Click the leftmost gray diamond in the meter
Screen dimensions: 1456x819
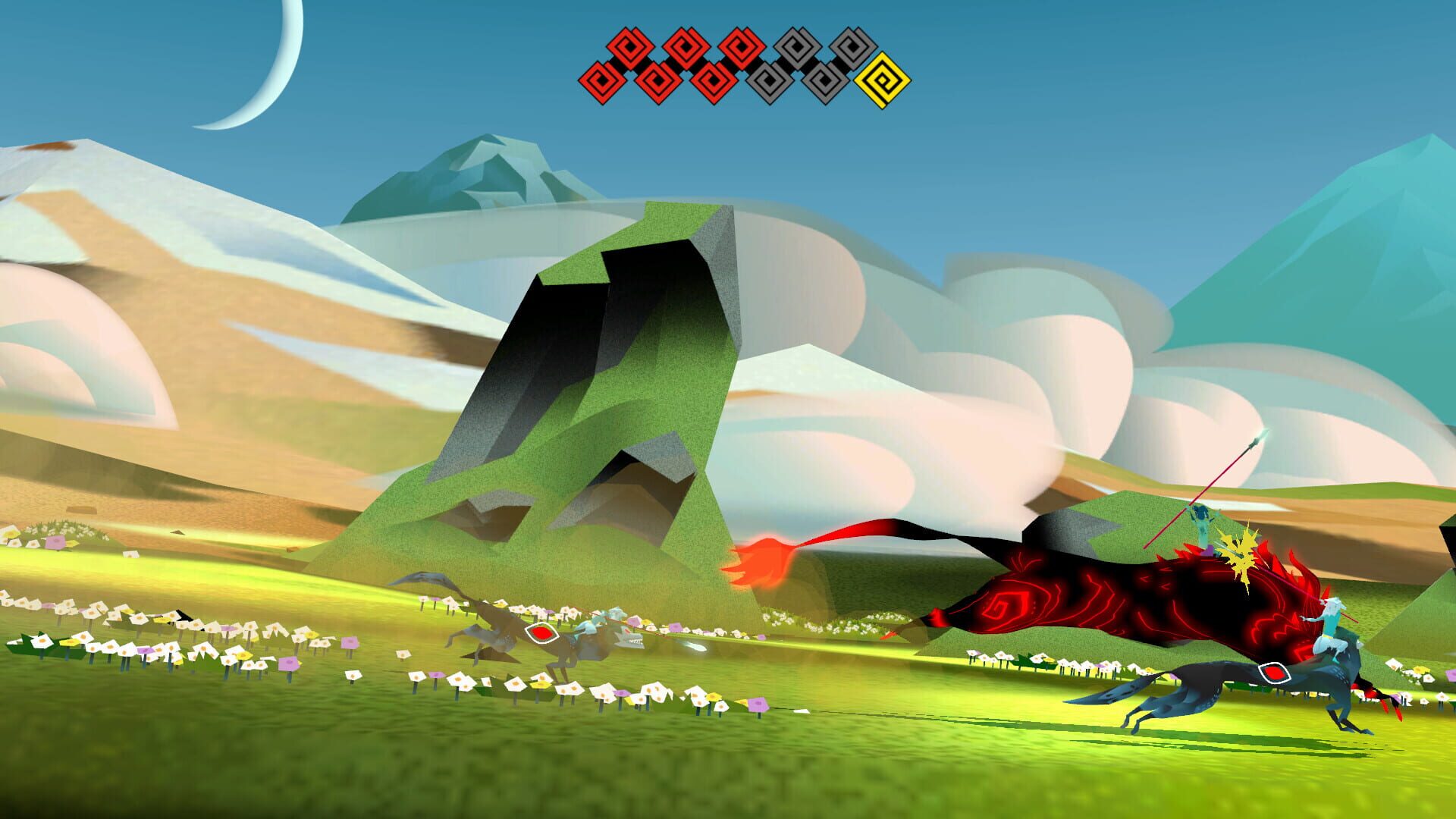coord(768,79)
